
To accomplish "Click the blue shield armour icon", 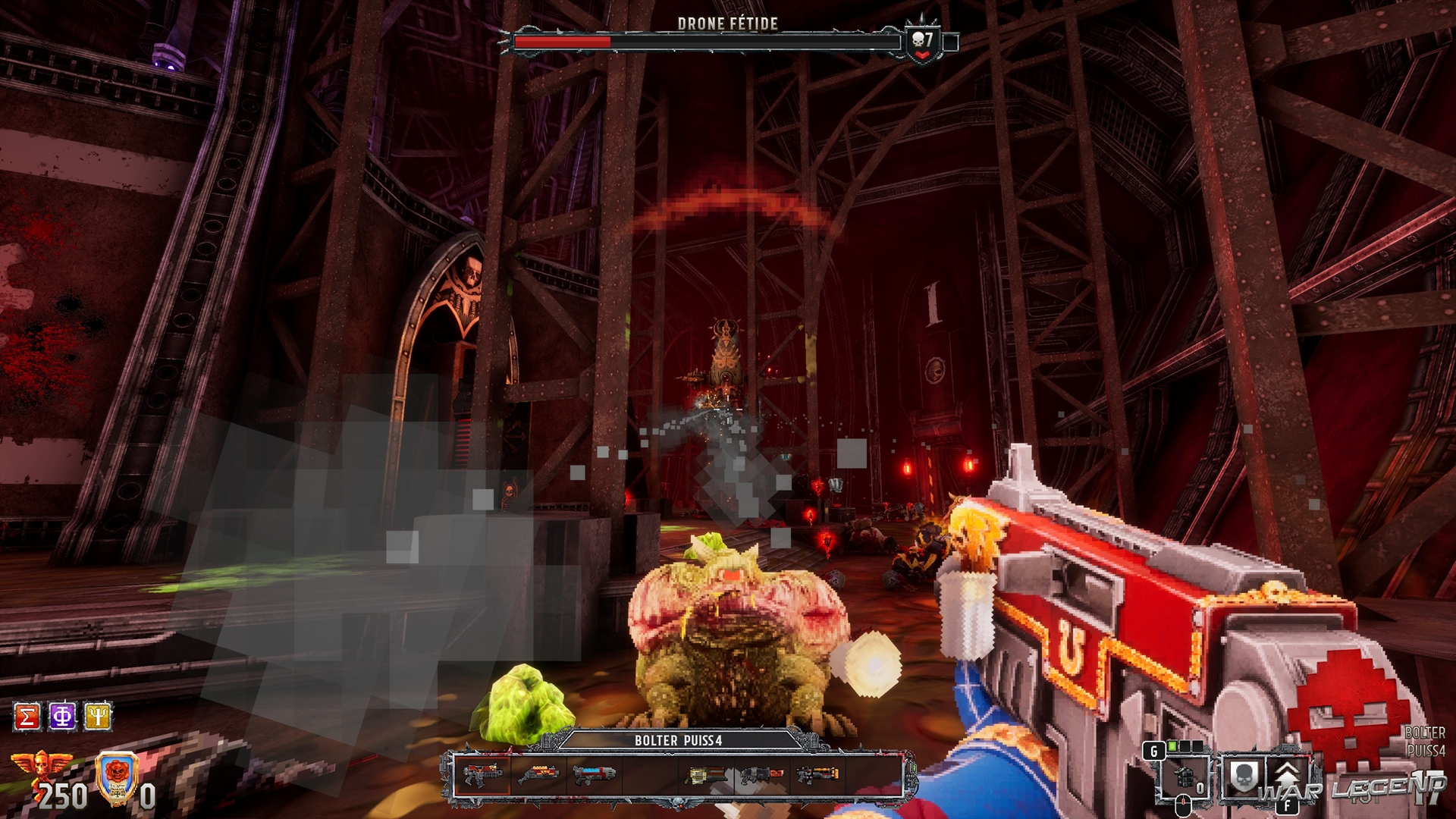I will coord(118,777).
